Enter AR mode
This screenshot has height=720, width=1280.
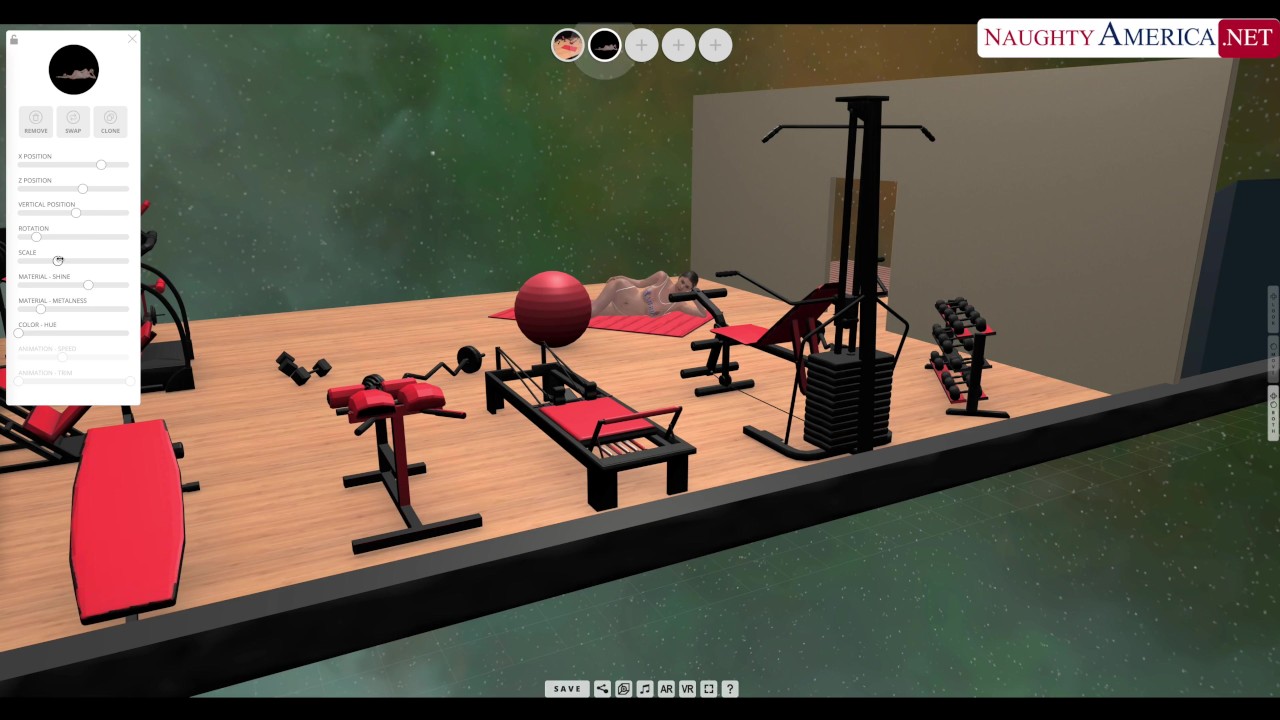coord(666,689)
